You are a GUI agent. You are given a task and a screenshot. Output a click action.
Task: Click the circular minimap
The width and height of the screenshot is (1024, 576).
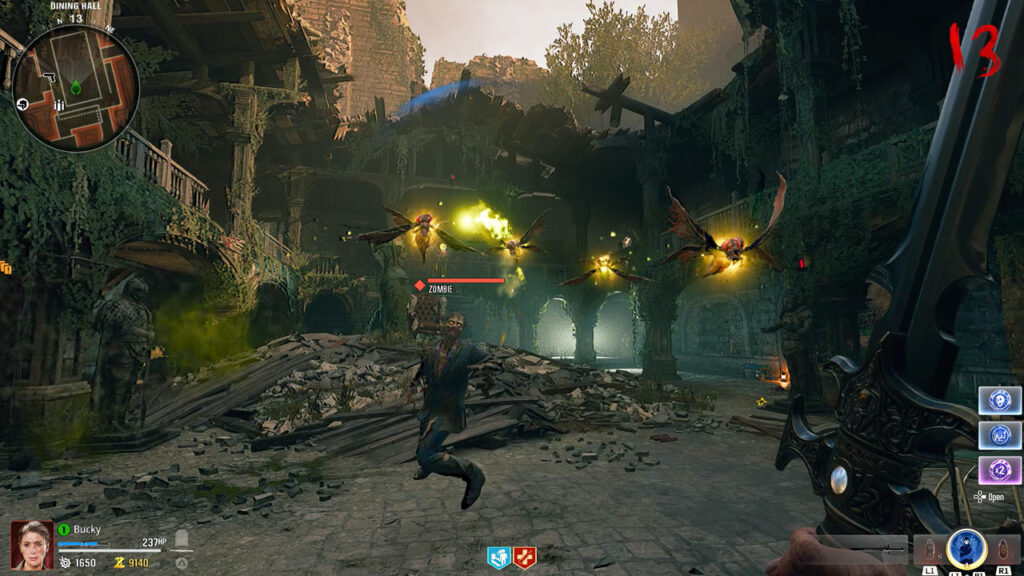click(75, 88)
